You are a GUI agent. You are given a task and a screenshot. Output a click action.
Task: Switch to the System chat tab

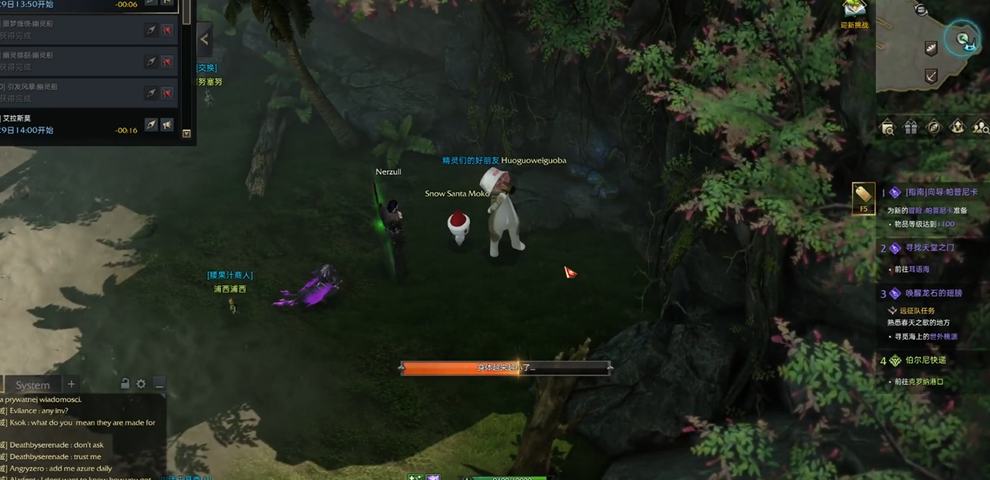32,385
